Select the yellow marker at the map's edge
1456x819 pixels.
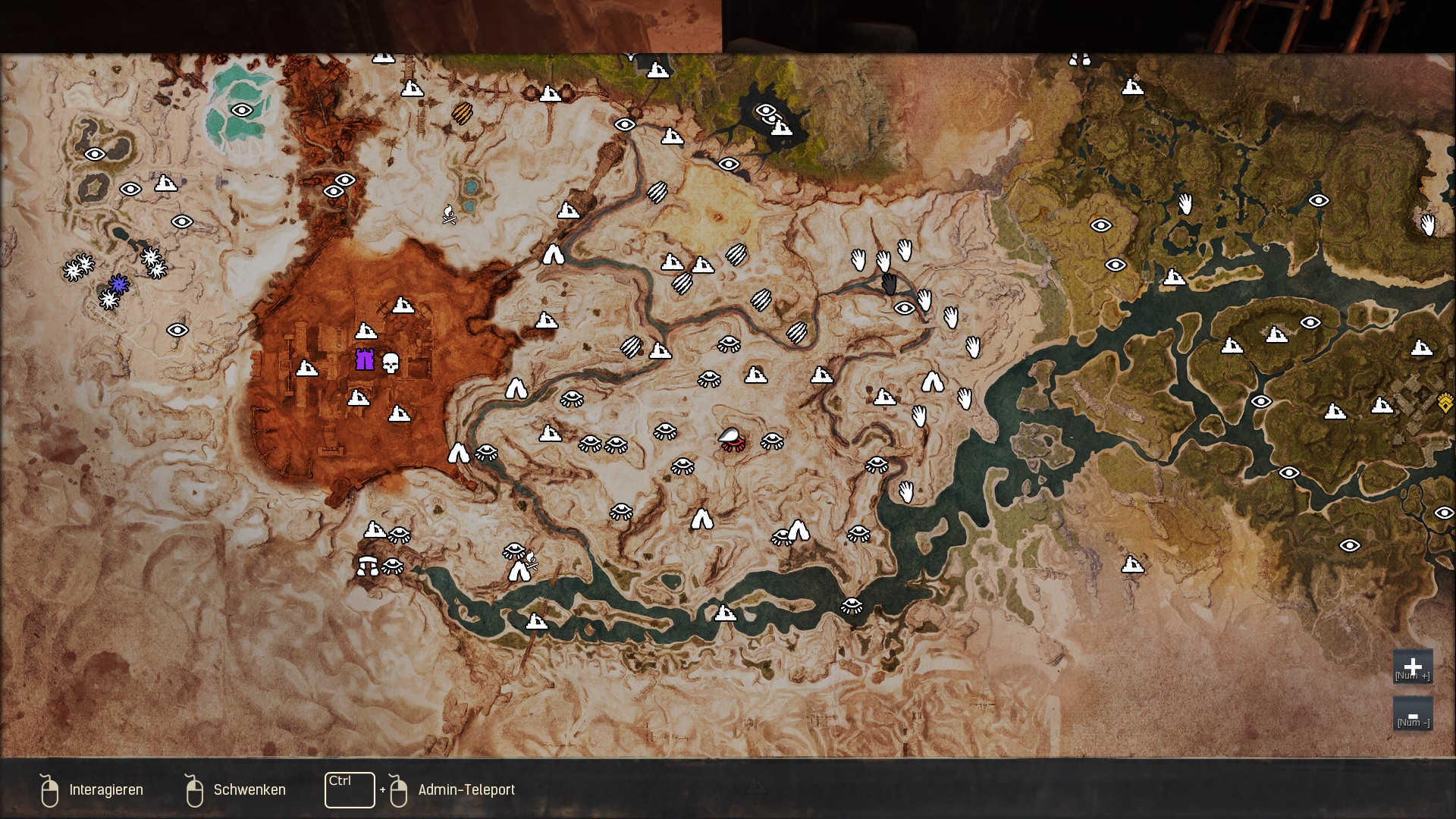[1445, 402]
